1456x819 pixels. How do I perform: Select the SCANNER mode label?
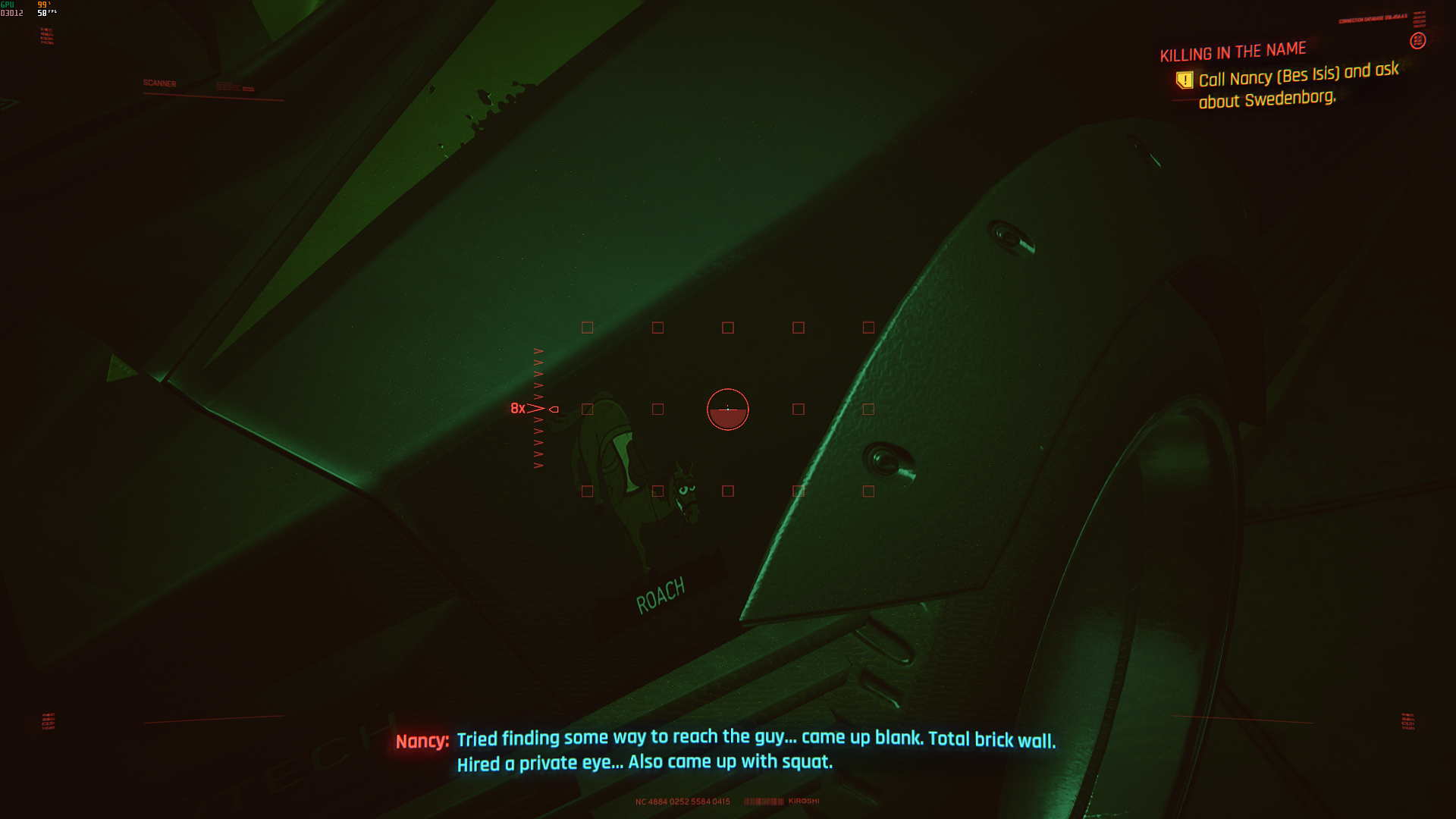pyautogui.click(x=159, y=83)
